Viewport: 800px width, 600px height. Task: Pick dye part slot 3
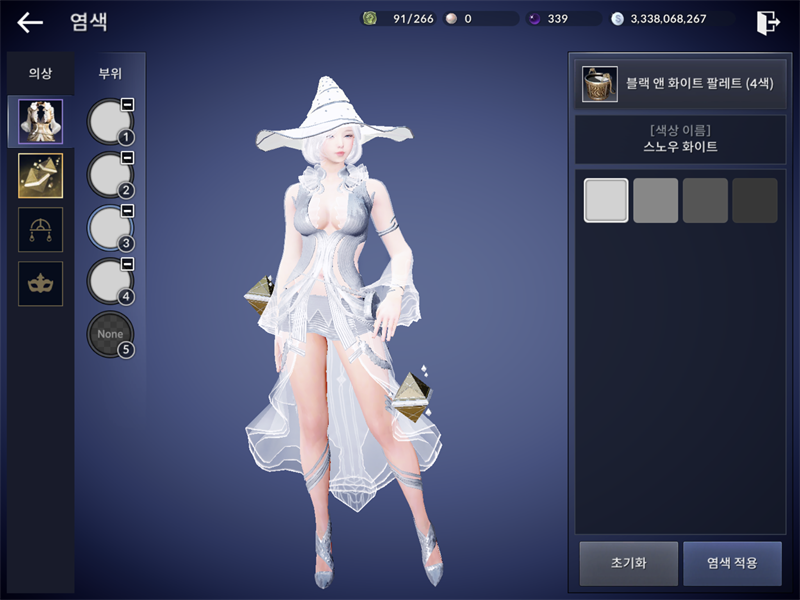(109, 228)
